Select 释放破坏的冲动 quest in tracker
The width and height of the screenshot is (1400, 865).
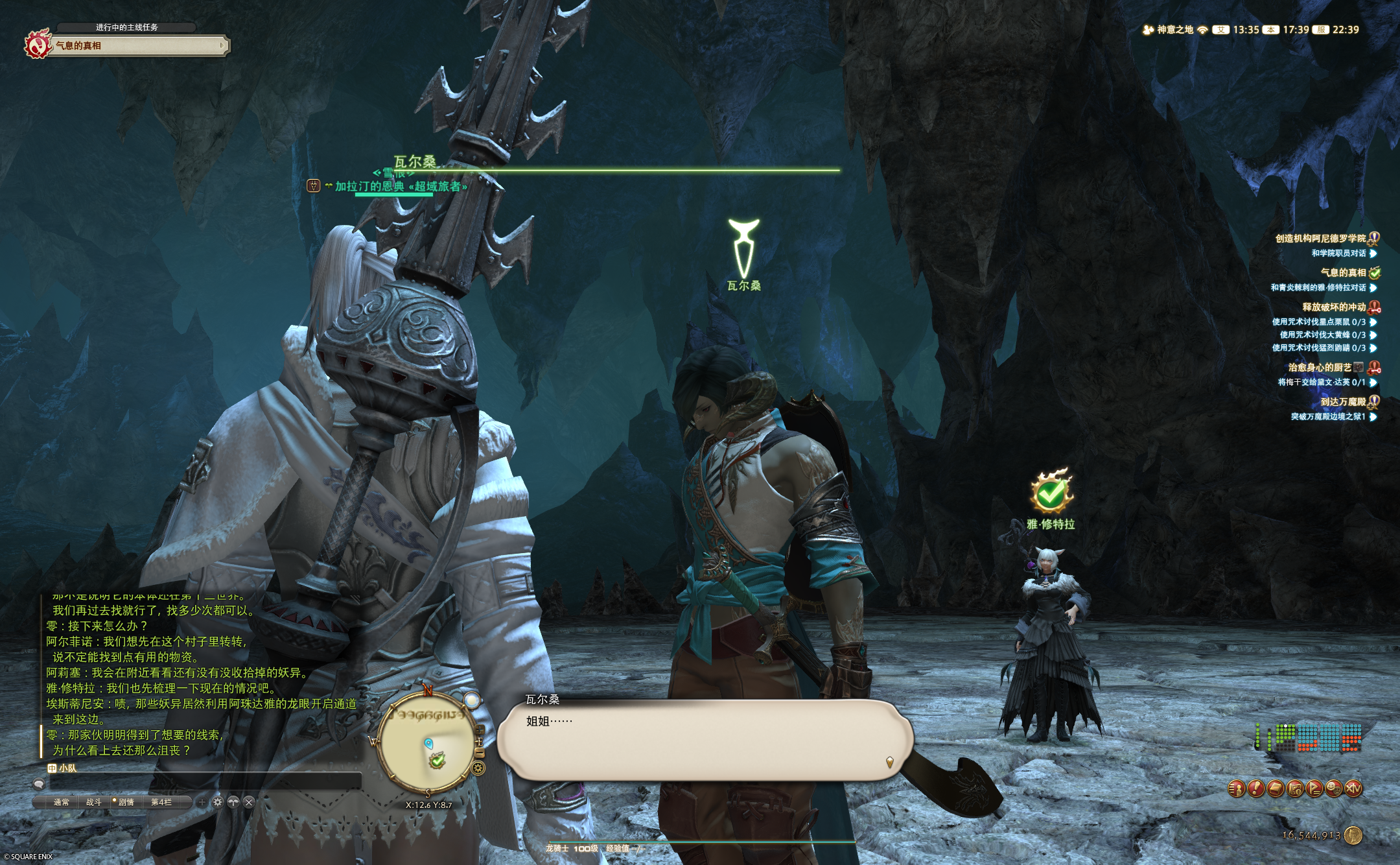(x=1334, y=307)
